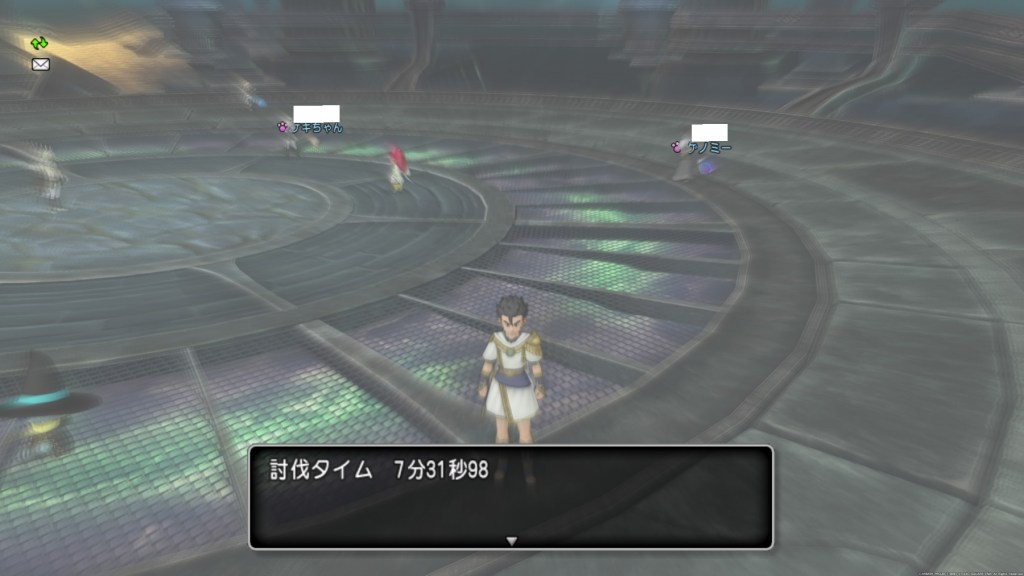The width and height of the screenshot is (1024, 576).
Task: Open the envelope mail icon
Action: [40, 64]
